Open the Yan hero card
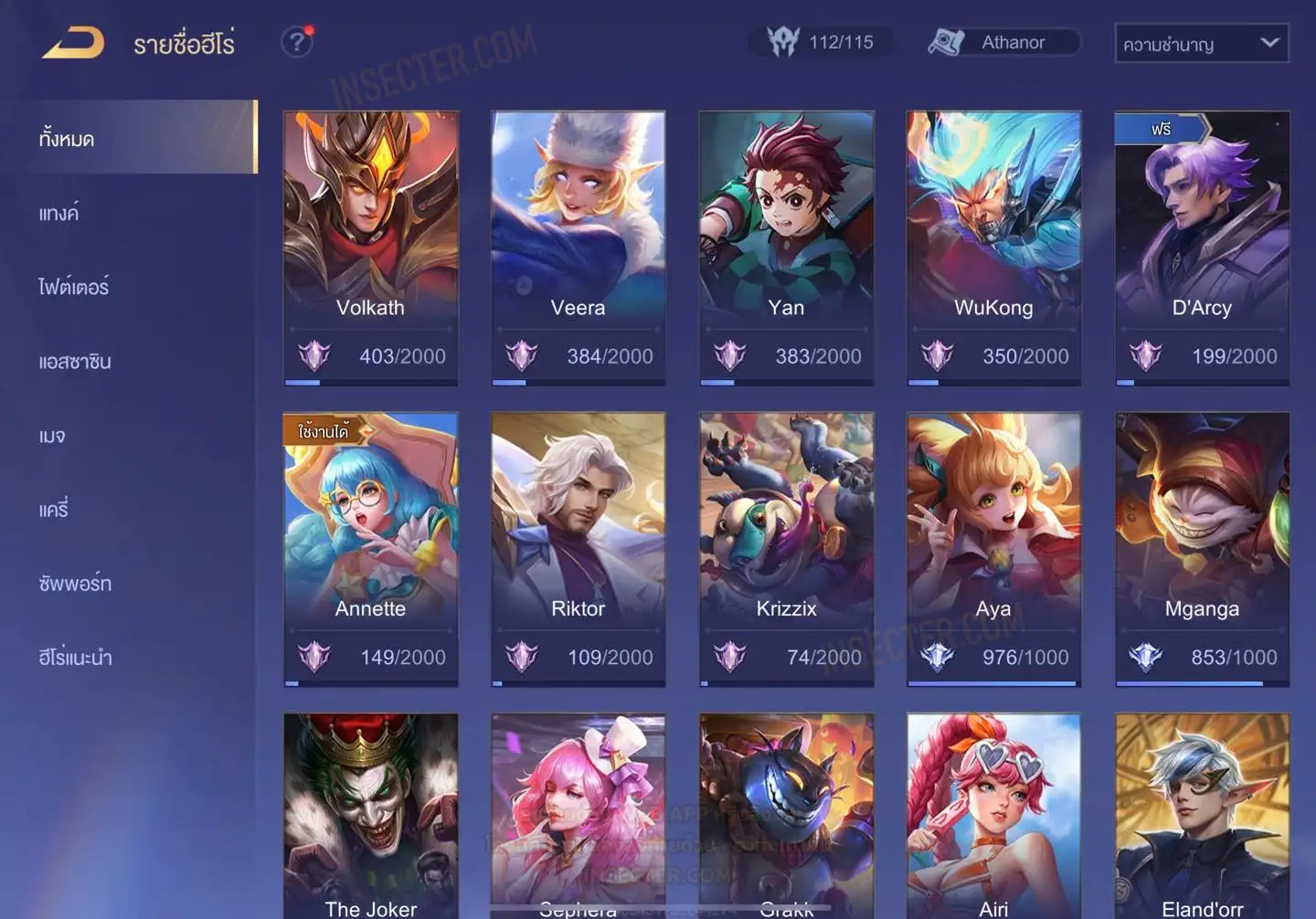The image size is (1316, 919). point(786,247)
